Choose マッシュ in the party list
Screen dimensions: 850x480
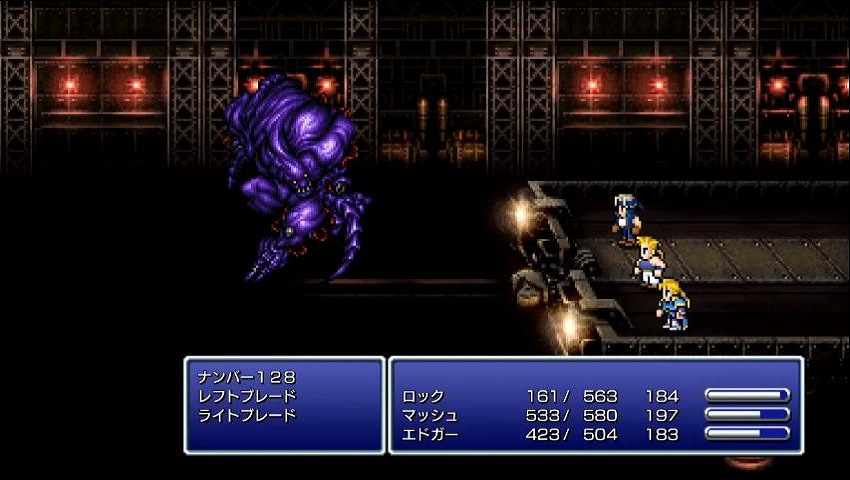pyautogui.click(x=430, y=415)
